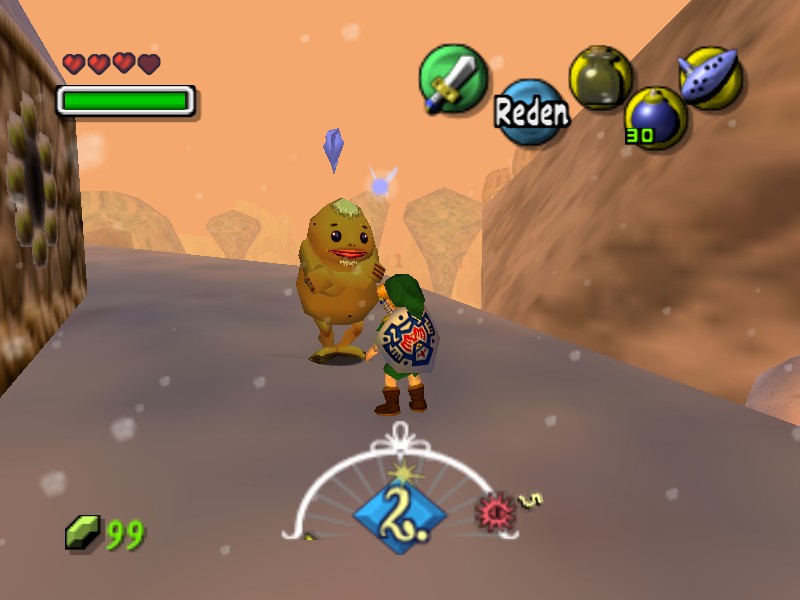This screenshot has width=800, height=600.
Task: Choose the Ocarina of Time item
Action: tap(709, 75)
